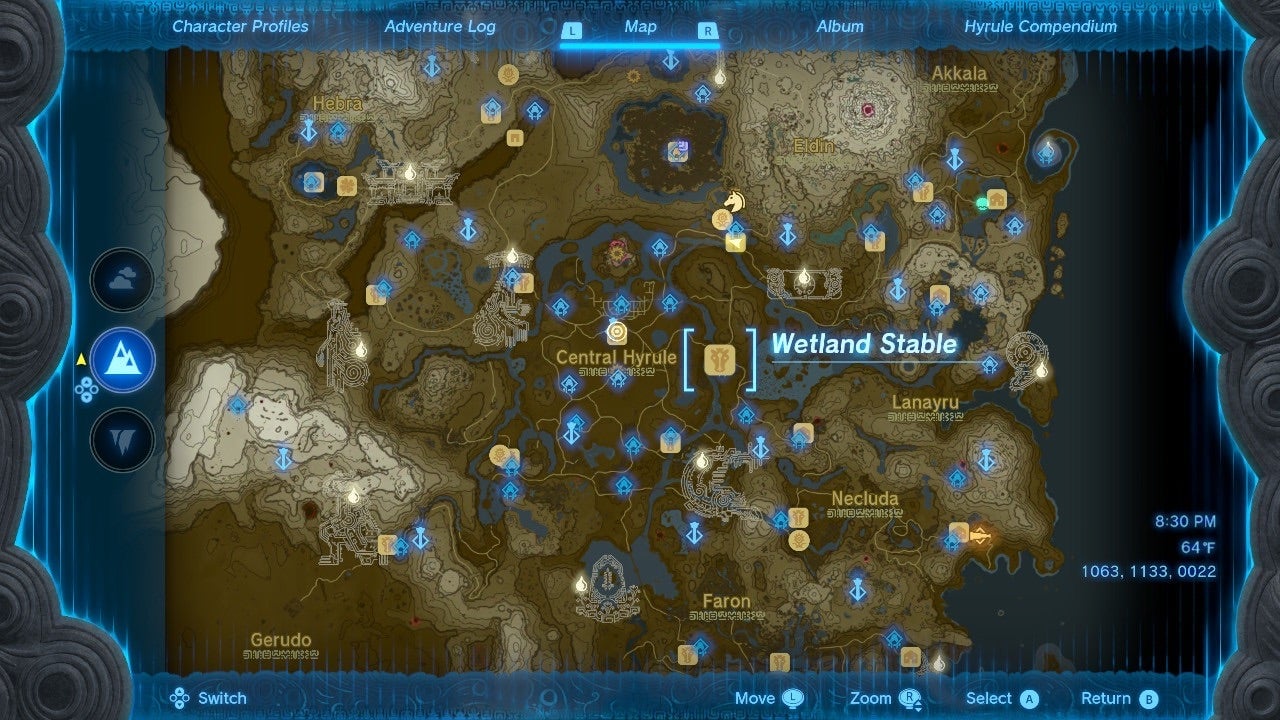Click the coordinates readout above the bottom bar
The image size is (1280, 720).
click(1150, 572)
